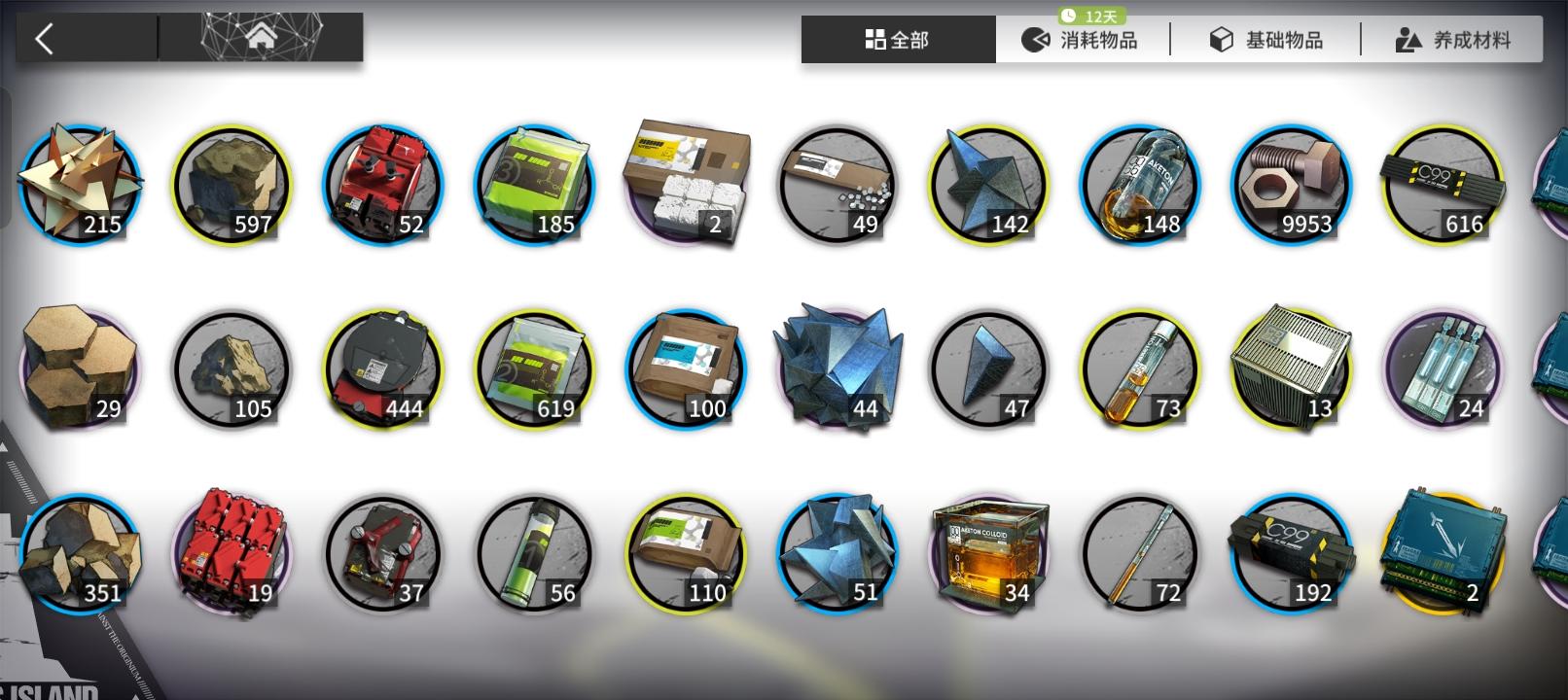Select the test tube item showing 73

[1140, 369]
